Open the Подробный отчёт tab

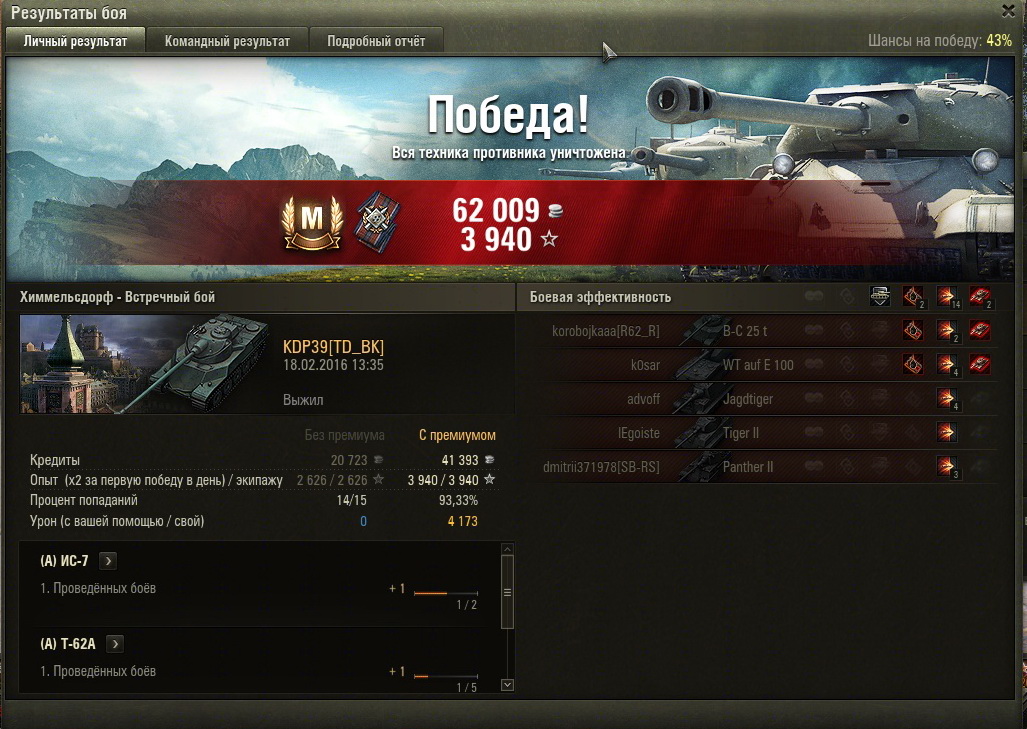(x=376, y=41)
